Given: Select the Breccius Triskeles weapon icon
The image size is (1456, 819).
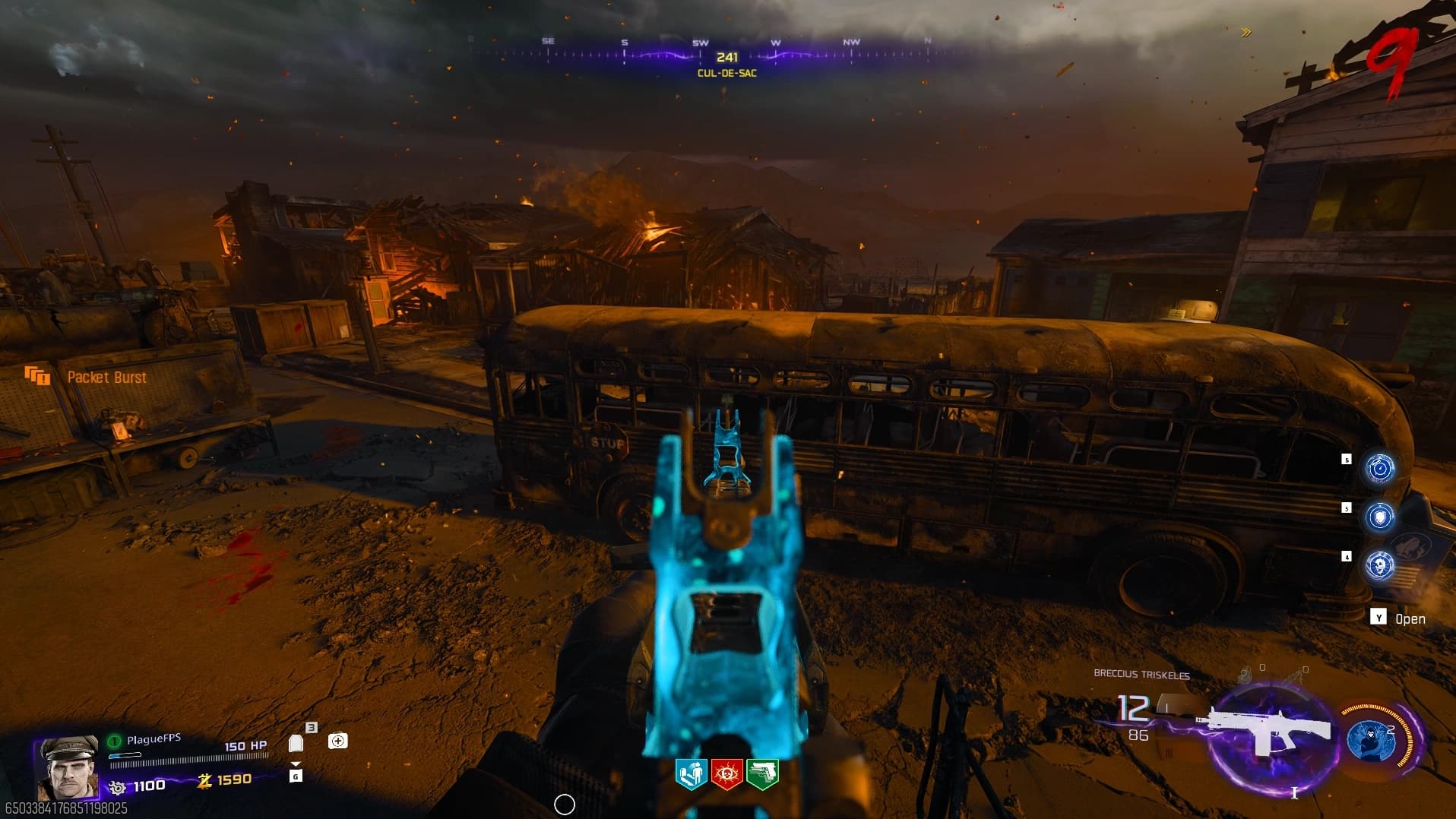Looking at the screenshot, I should (x=1265, y=732).
